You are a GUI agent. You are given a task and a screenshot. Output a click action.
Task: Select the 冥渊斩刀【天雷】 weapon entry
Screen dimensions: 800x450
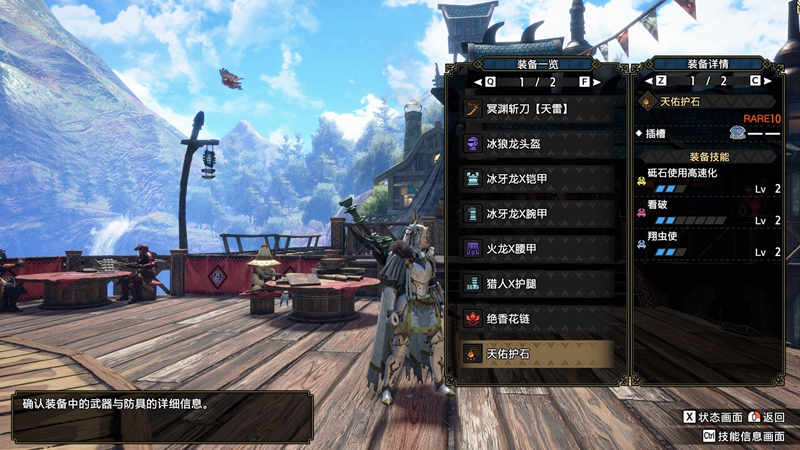coord(538,108)
